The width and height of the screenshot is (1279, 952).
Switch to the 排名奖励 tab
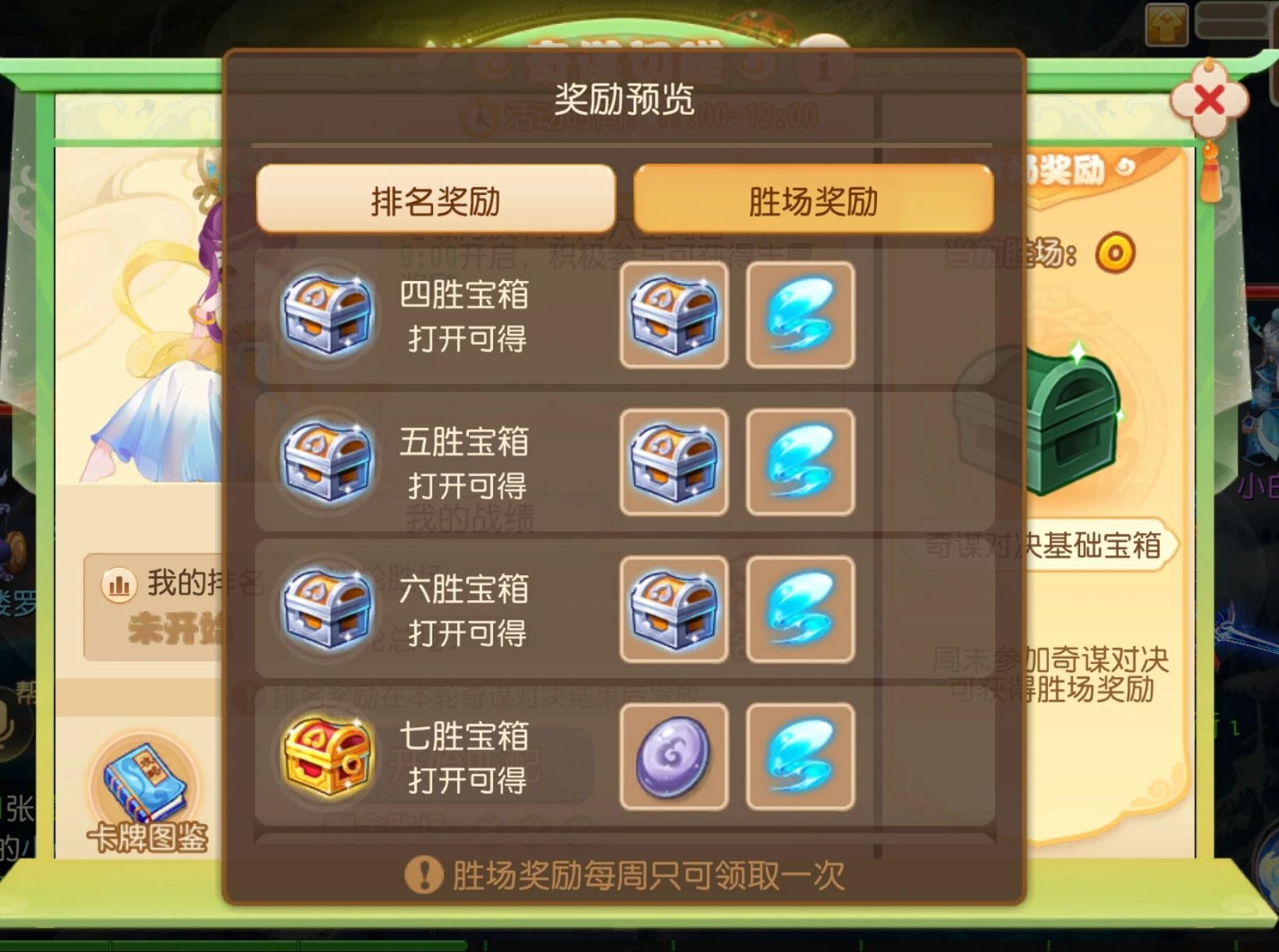(x=434, y=199)
